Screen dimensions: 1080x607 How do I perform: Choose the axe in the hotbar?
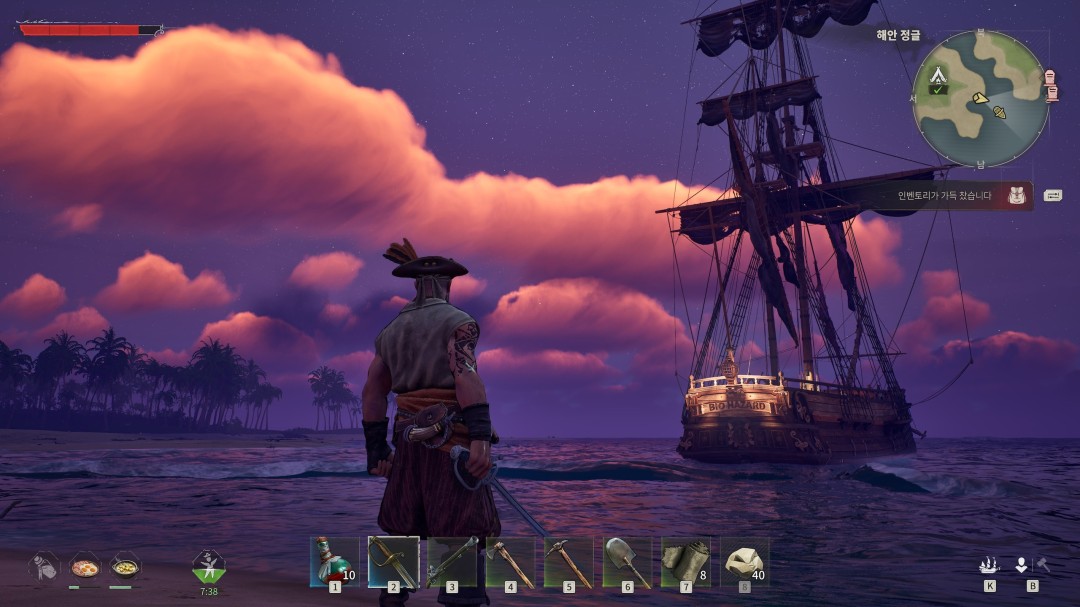pyautogui.click(x=510, y=561)
